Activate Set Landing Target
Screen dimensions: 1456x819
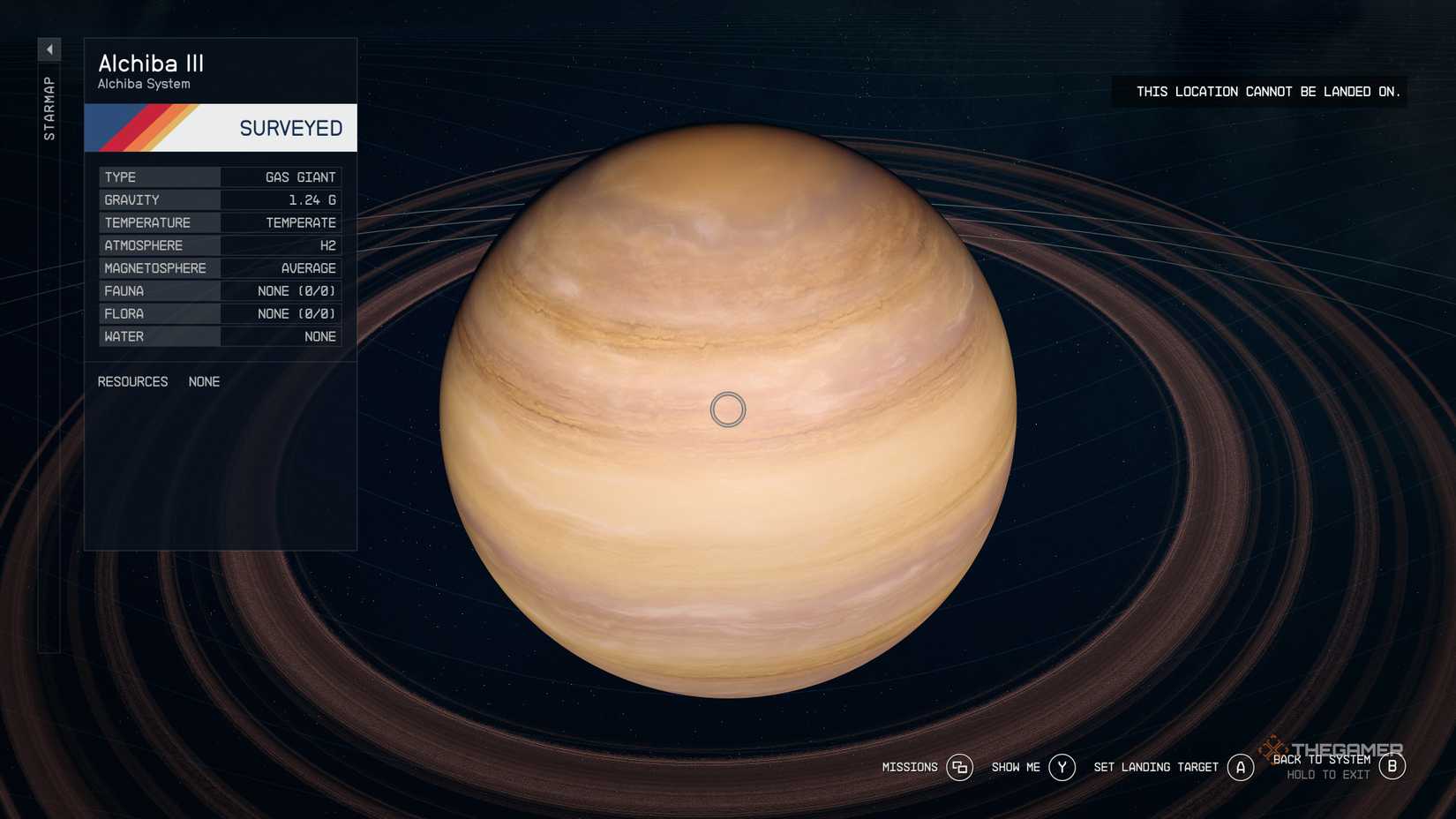click(1155, 767)
